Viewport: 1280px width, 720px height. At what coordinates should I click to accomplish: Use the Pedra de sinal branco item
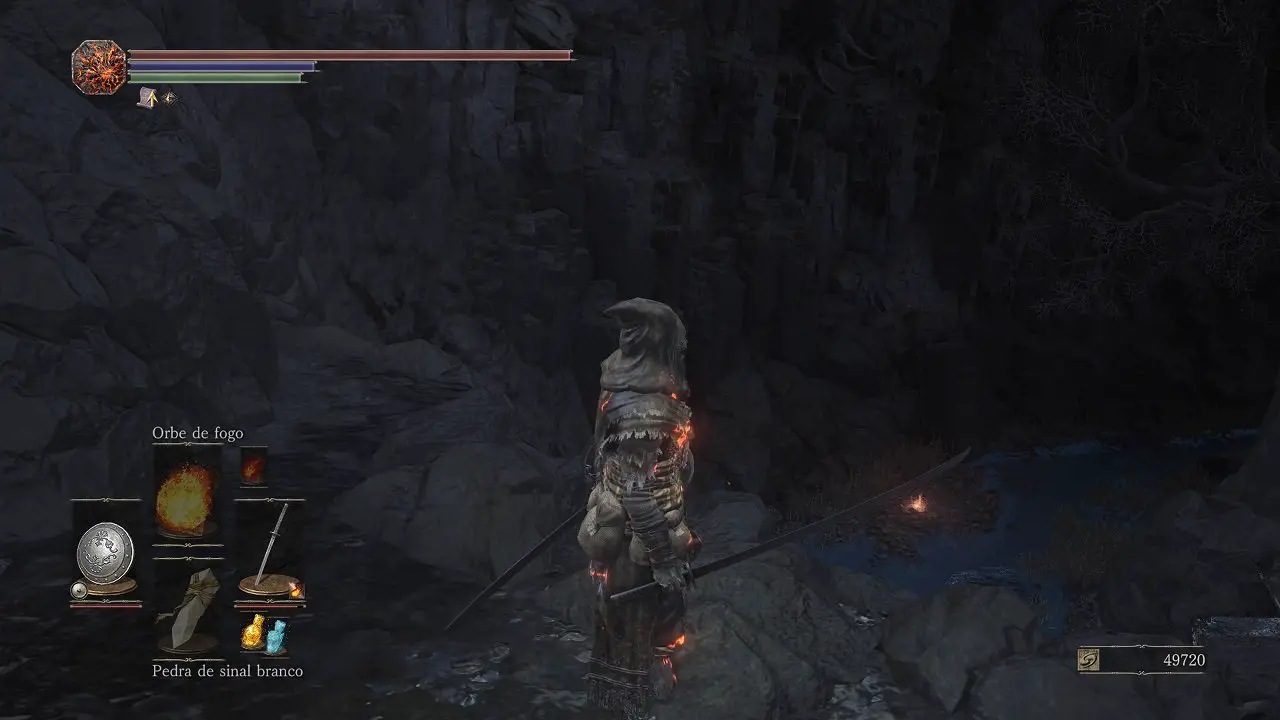(x=188, y=609)
